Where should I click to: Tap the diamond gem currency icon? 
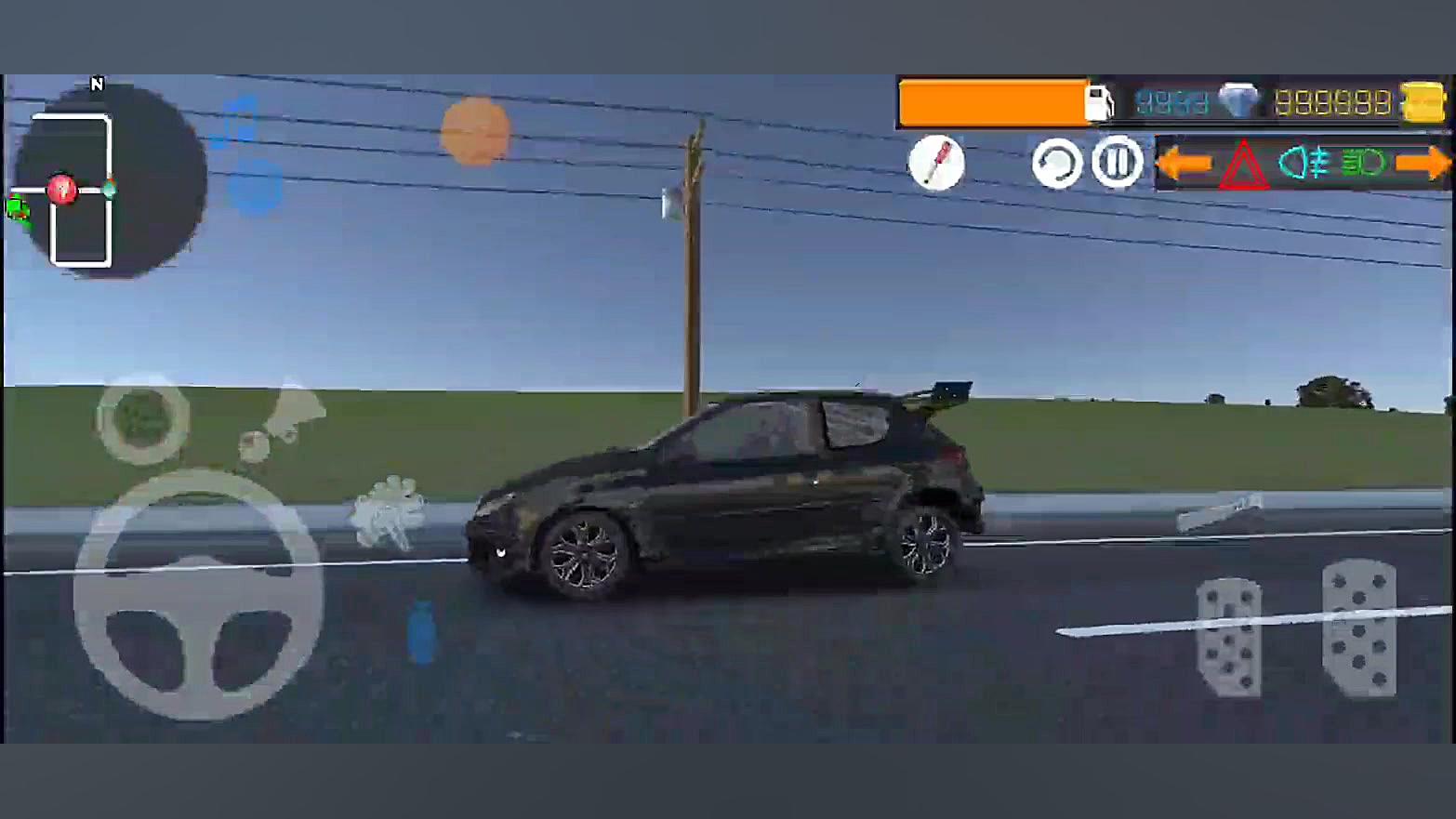pyautogui.click(x=1238, y=101)
